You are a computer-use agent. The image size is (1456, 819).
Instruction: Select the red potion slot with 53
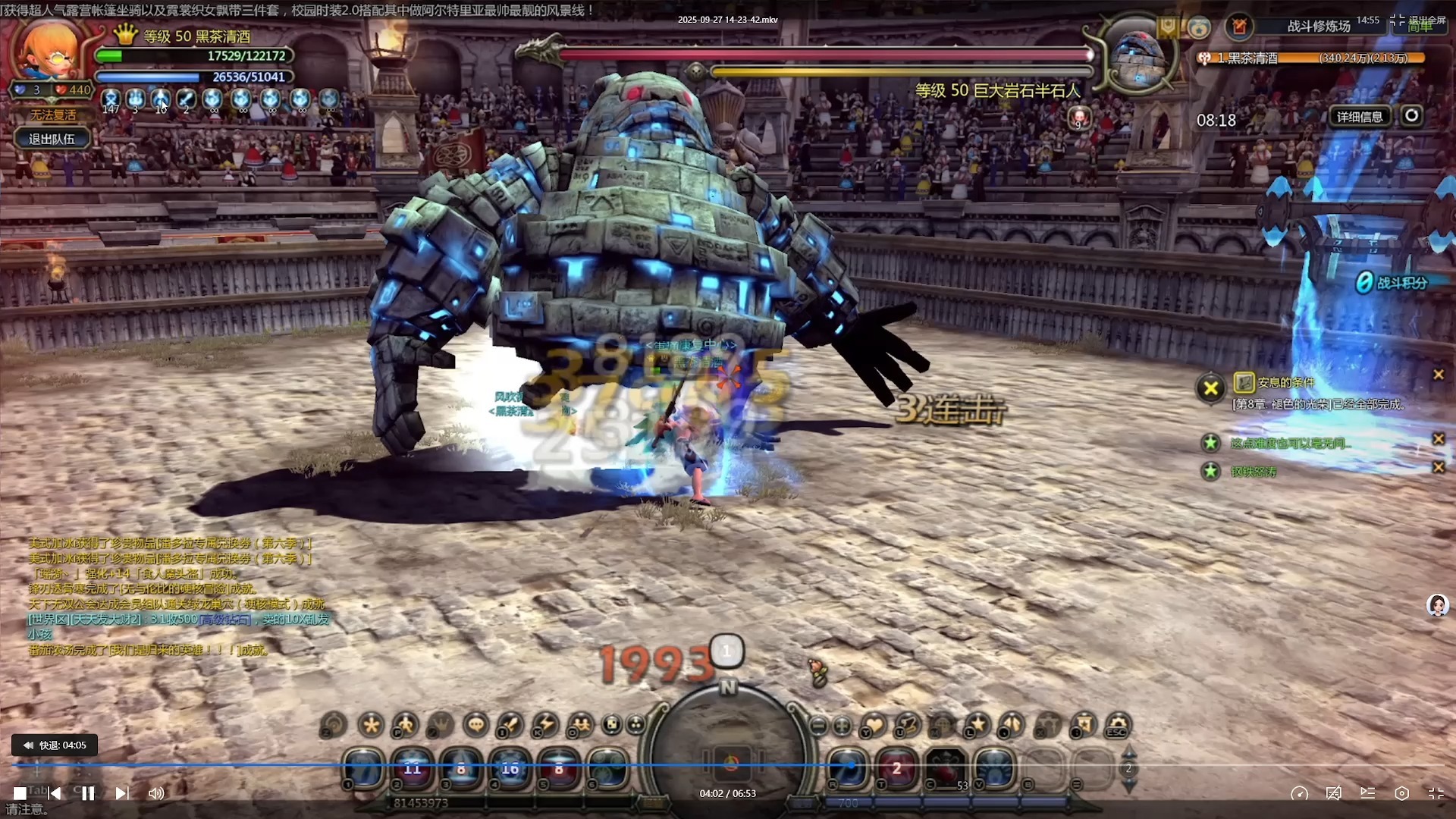[x=946, y=768]
